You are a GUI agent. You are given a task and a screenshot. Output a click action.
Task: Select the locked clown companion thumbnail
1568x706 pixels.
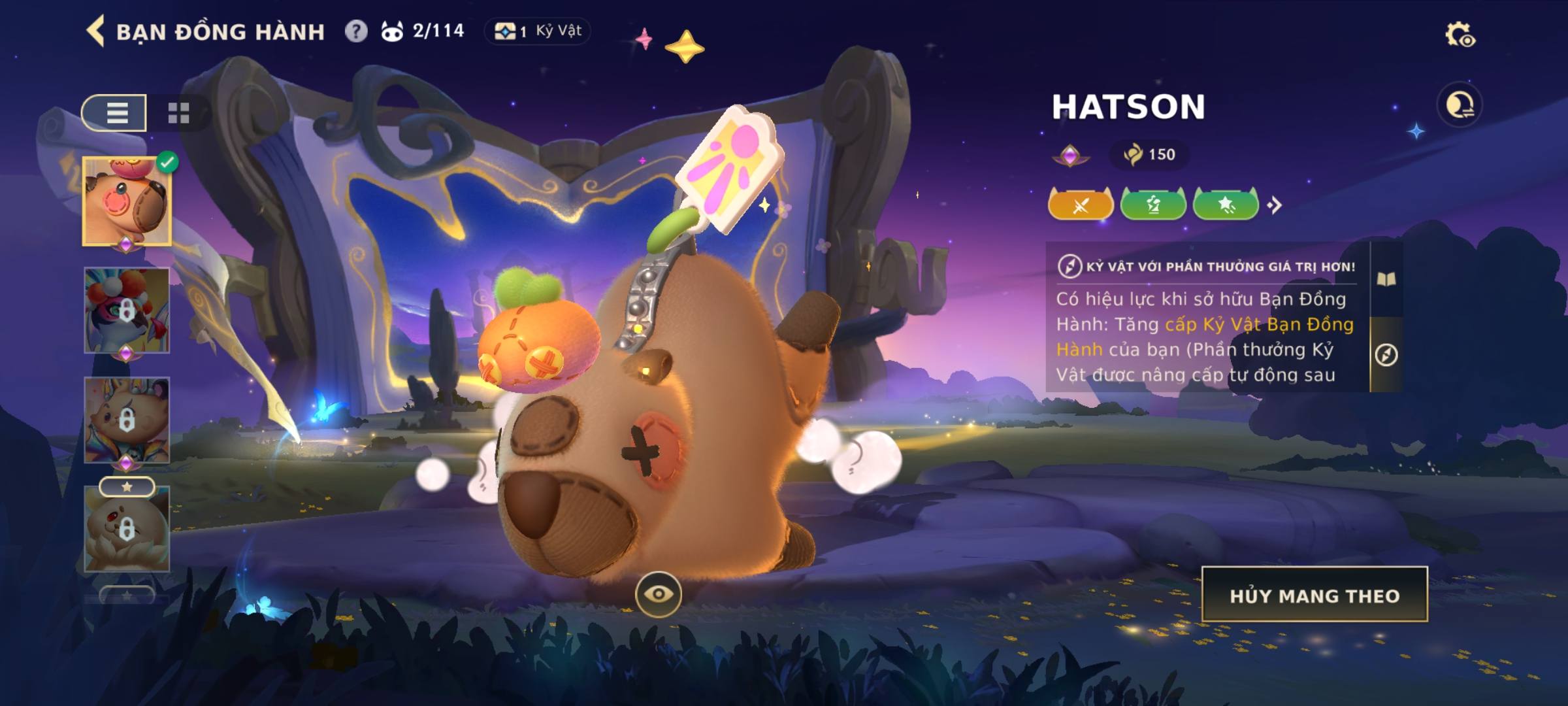[x=127, y=310]
